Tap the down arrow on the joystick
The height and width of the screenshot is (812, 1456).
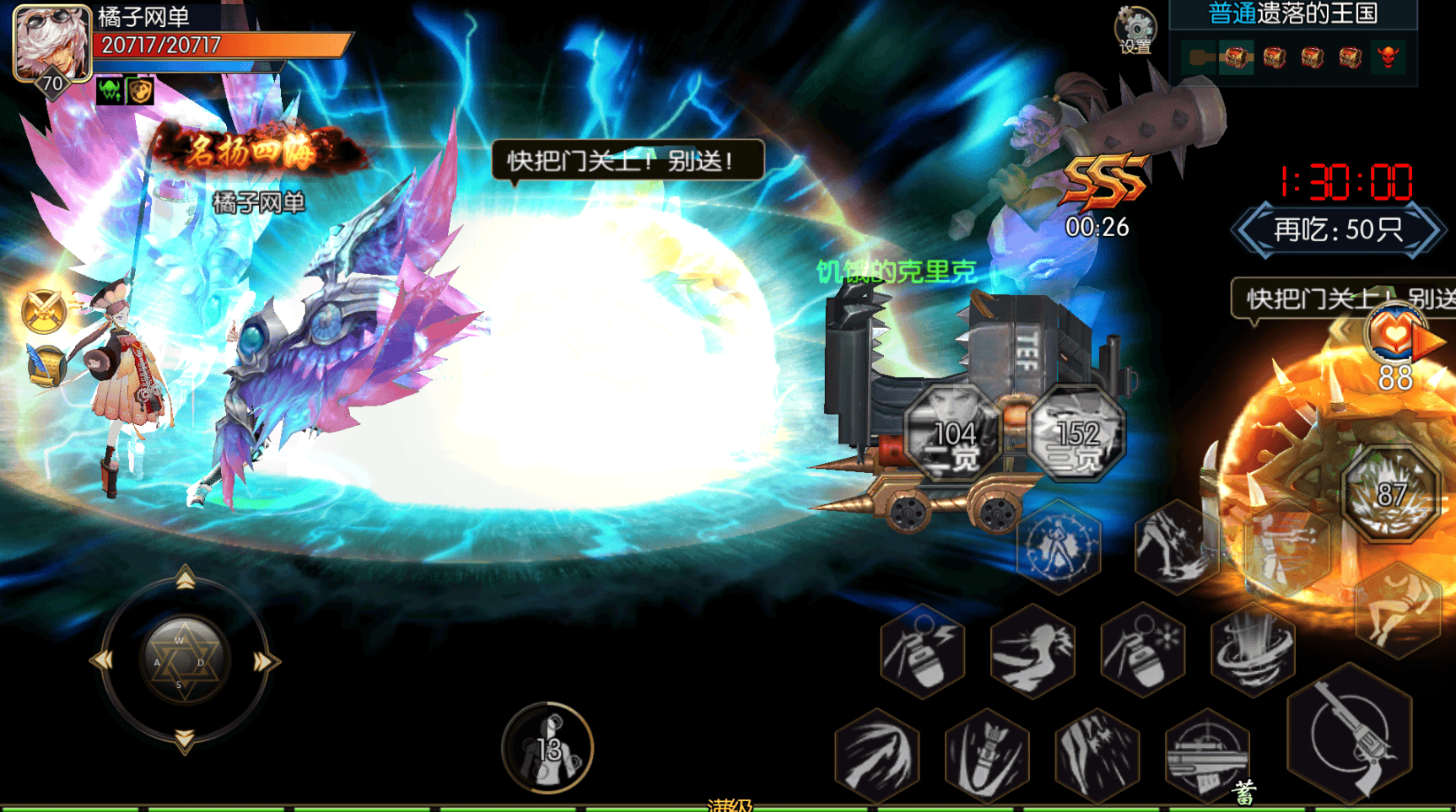point(184,740)
